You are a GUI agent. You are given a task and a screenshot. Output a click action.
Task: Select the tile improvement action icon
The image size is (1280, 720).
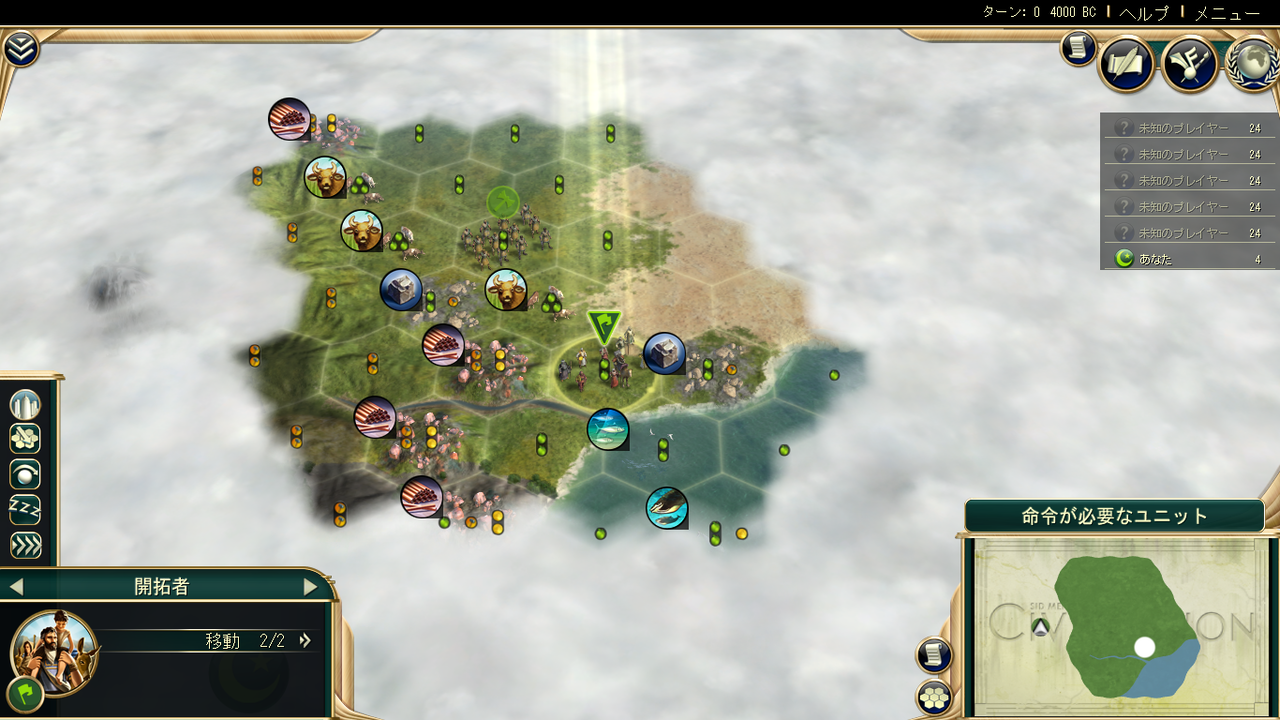(x=24, y=438)
